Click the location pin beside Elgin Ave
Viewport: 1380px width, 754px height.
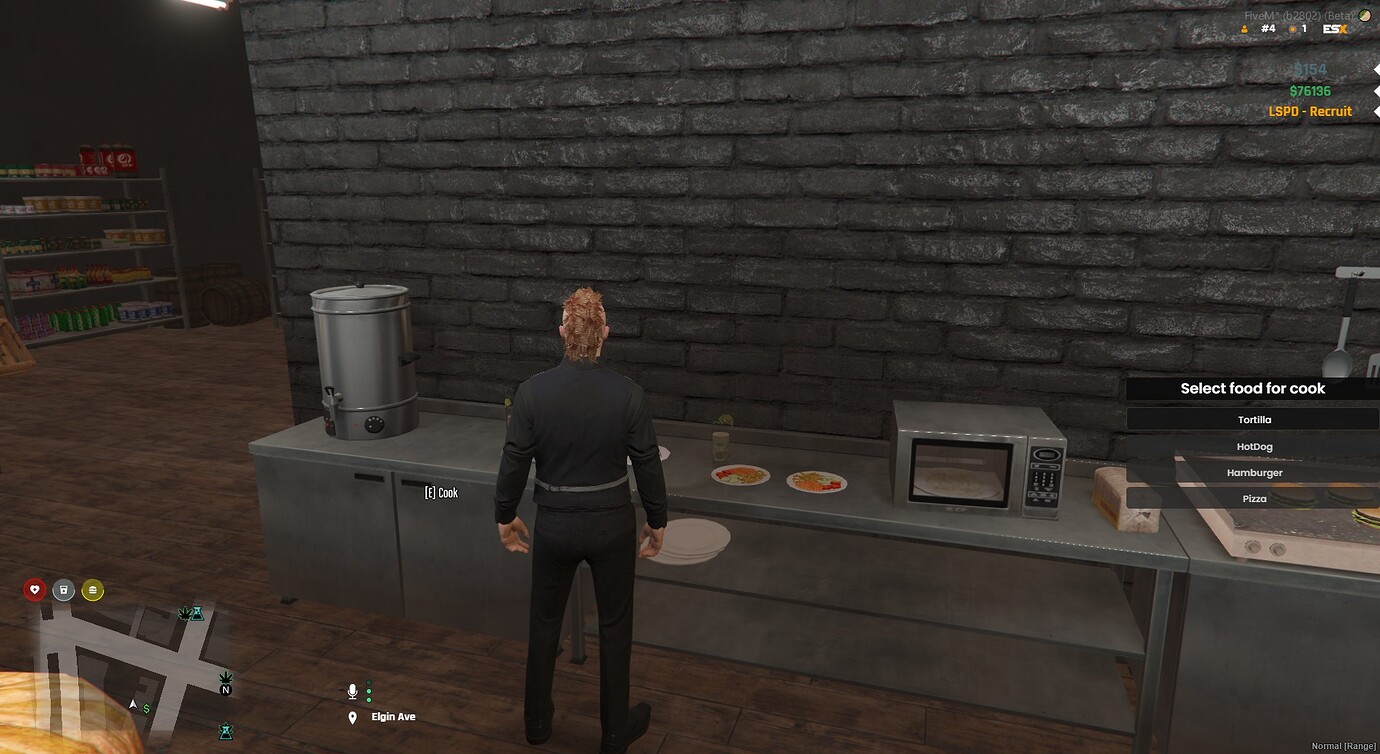pos(351,716)
